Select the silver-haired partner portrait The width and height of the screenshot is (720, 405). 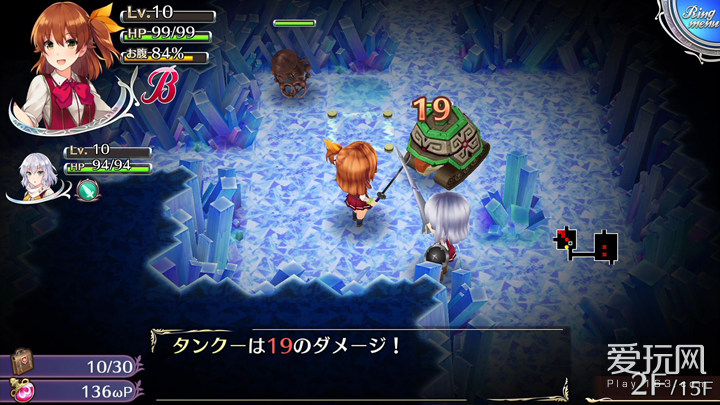40,178
